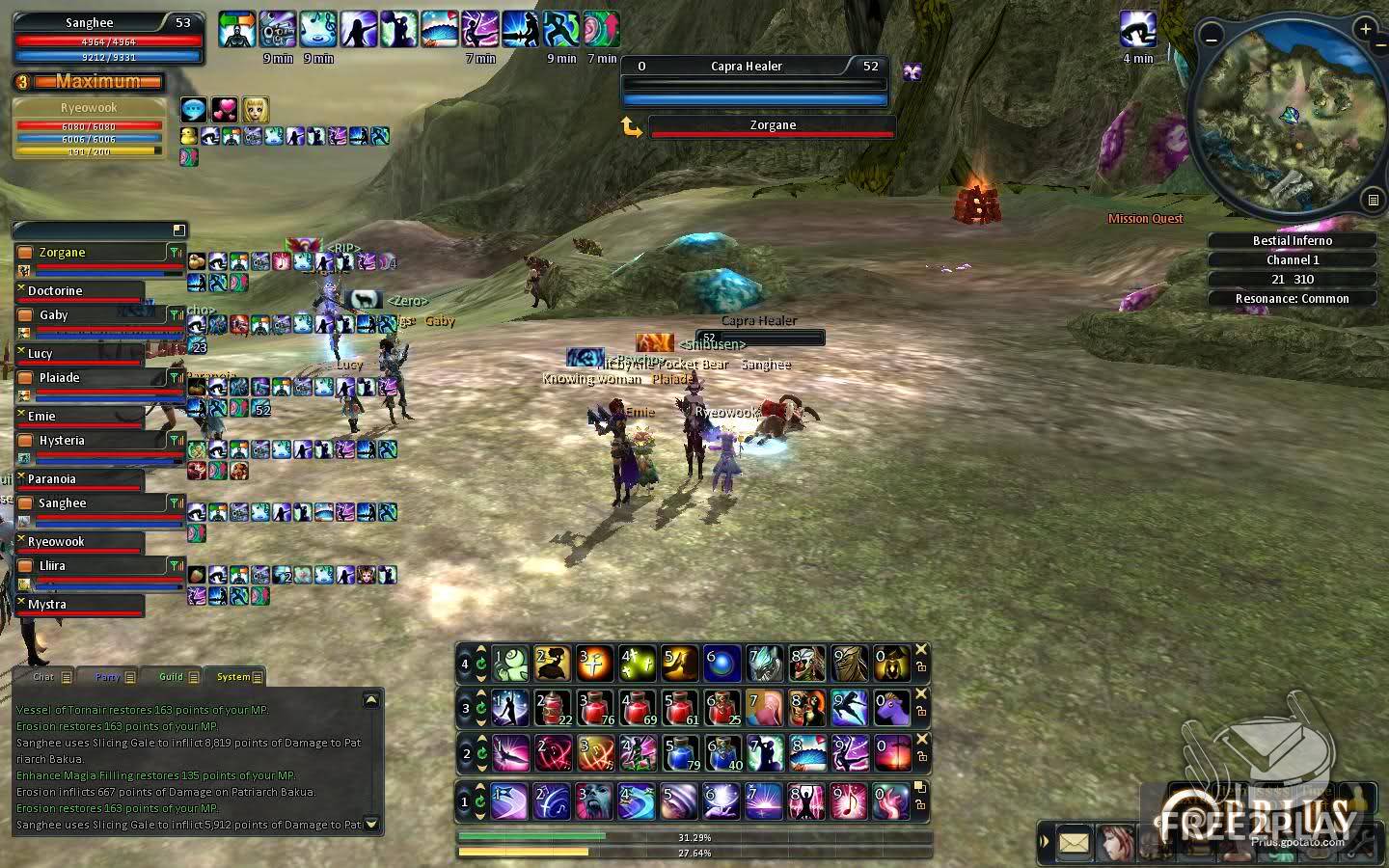
Task: Click the circular minimap
Action: coord(1289,118)
